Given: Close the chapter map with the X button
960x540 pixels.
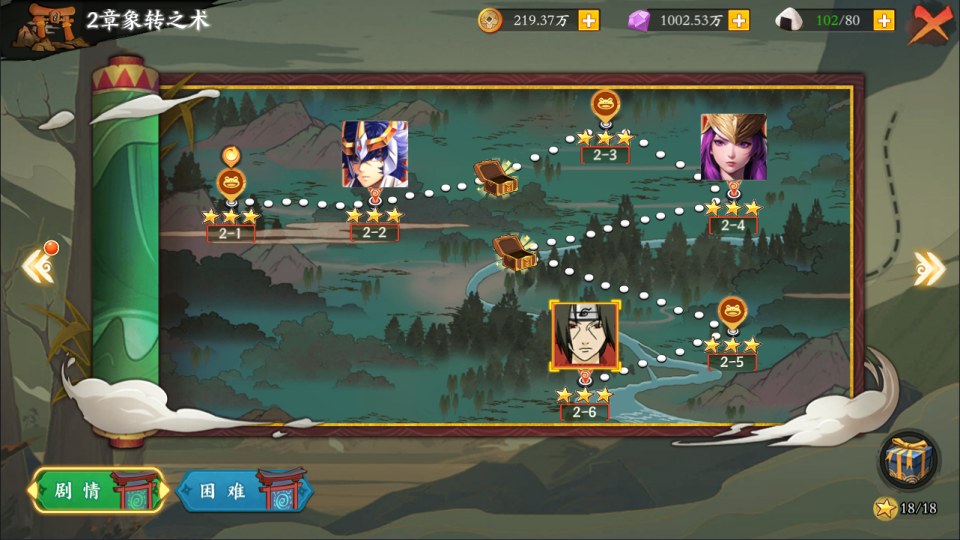Looking at the screenshot, I should click(x=931, y=22).
